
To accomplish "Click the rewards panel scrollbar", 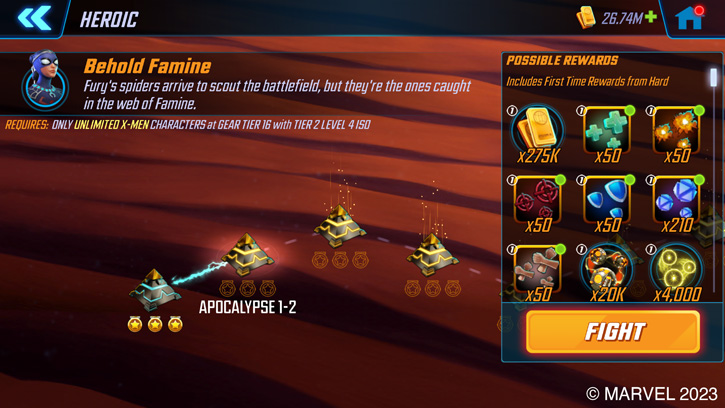I will pyautogui.click(x=713, y=78).
